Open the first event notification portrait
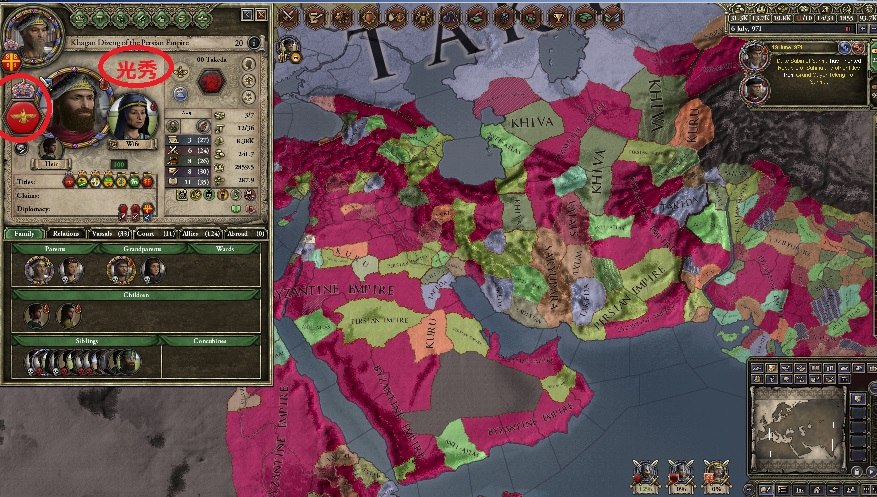This screenshot has height=497, width=877. tap(754, 57)
